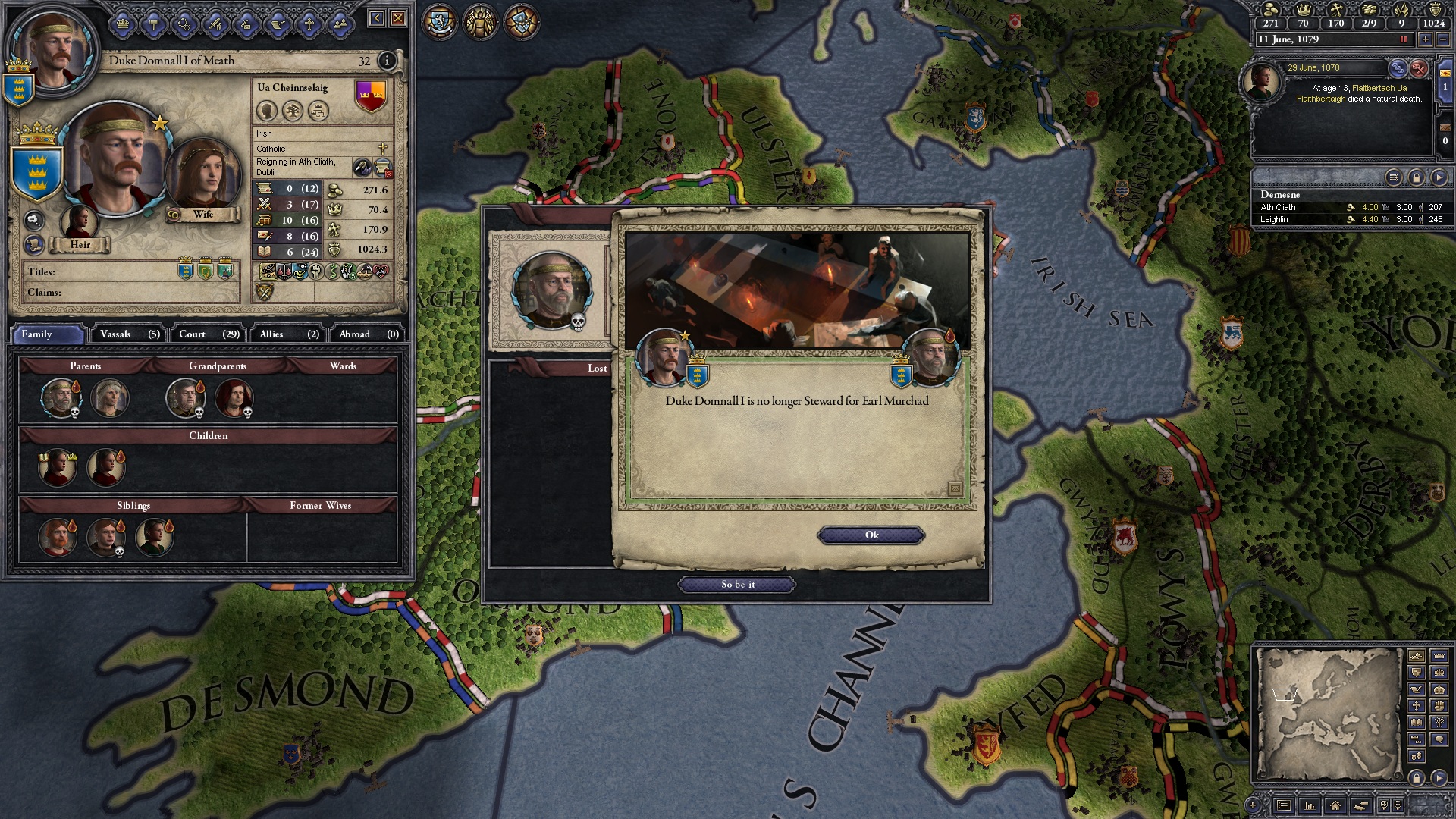
Task: Open the character info button
Action: pos(387,61)
